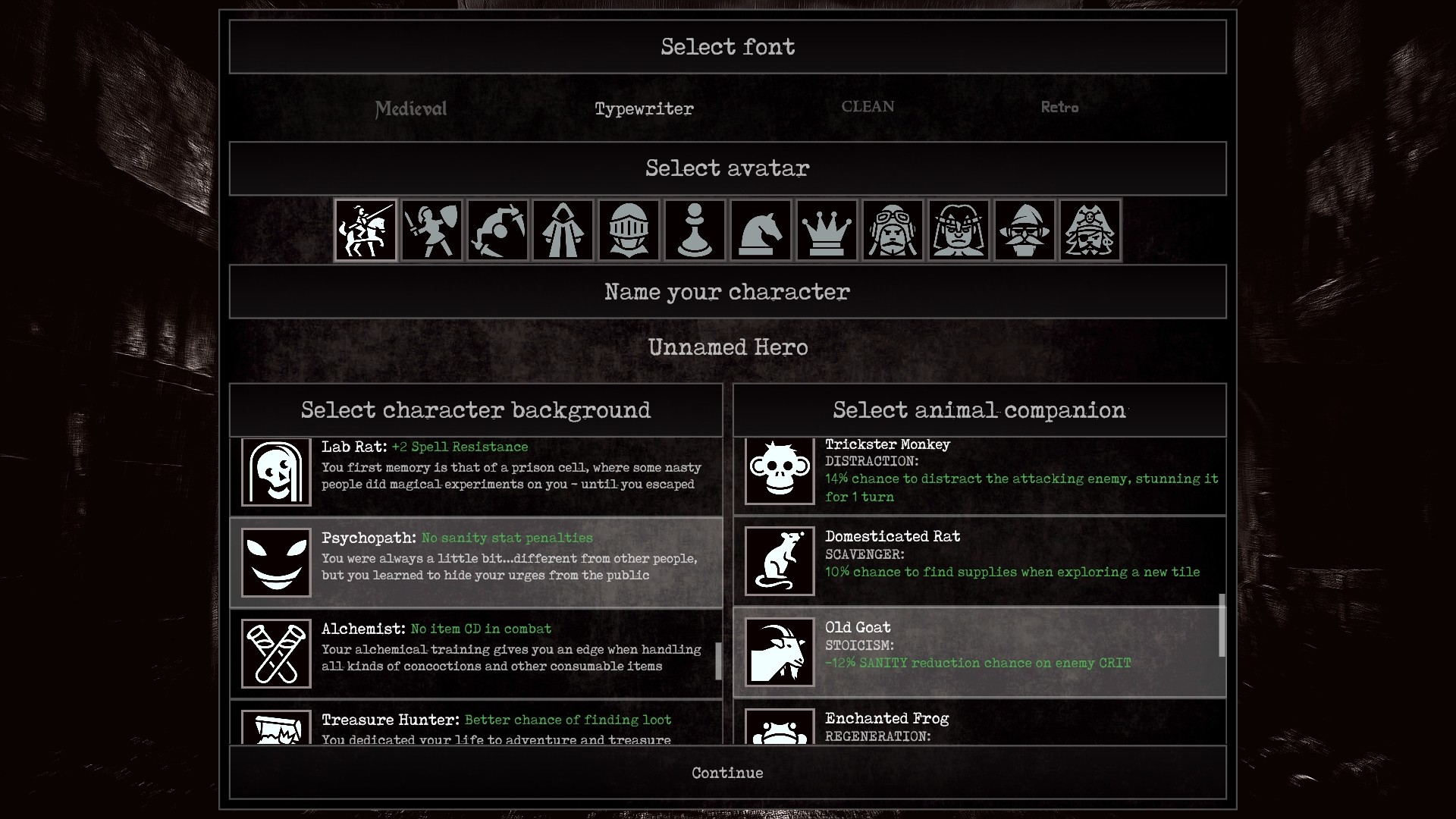The width and height of the screenshot is (1456, 819).
Task: Click the Unnamed Hero name field
Action: [727, 347]
